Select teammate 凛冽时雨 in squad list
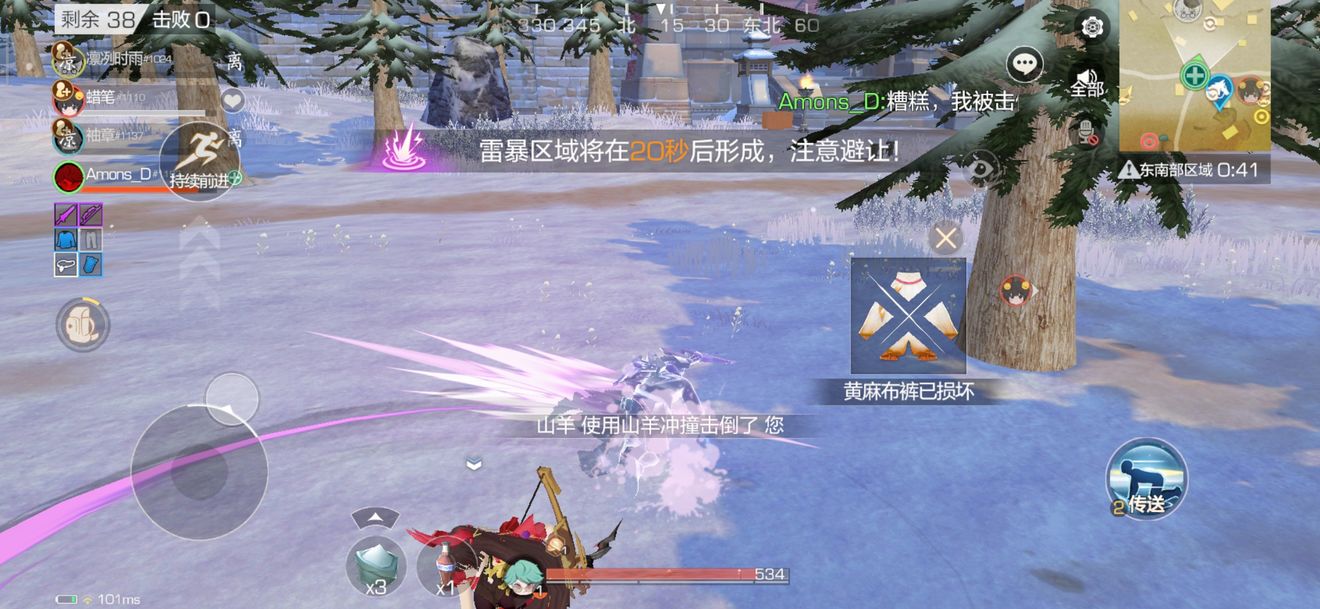The height and width of the screenshot is (609, 1320). [x=68, y=58]
